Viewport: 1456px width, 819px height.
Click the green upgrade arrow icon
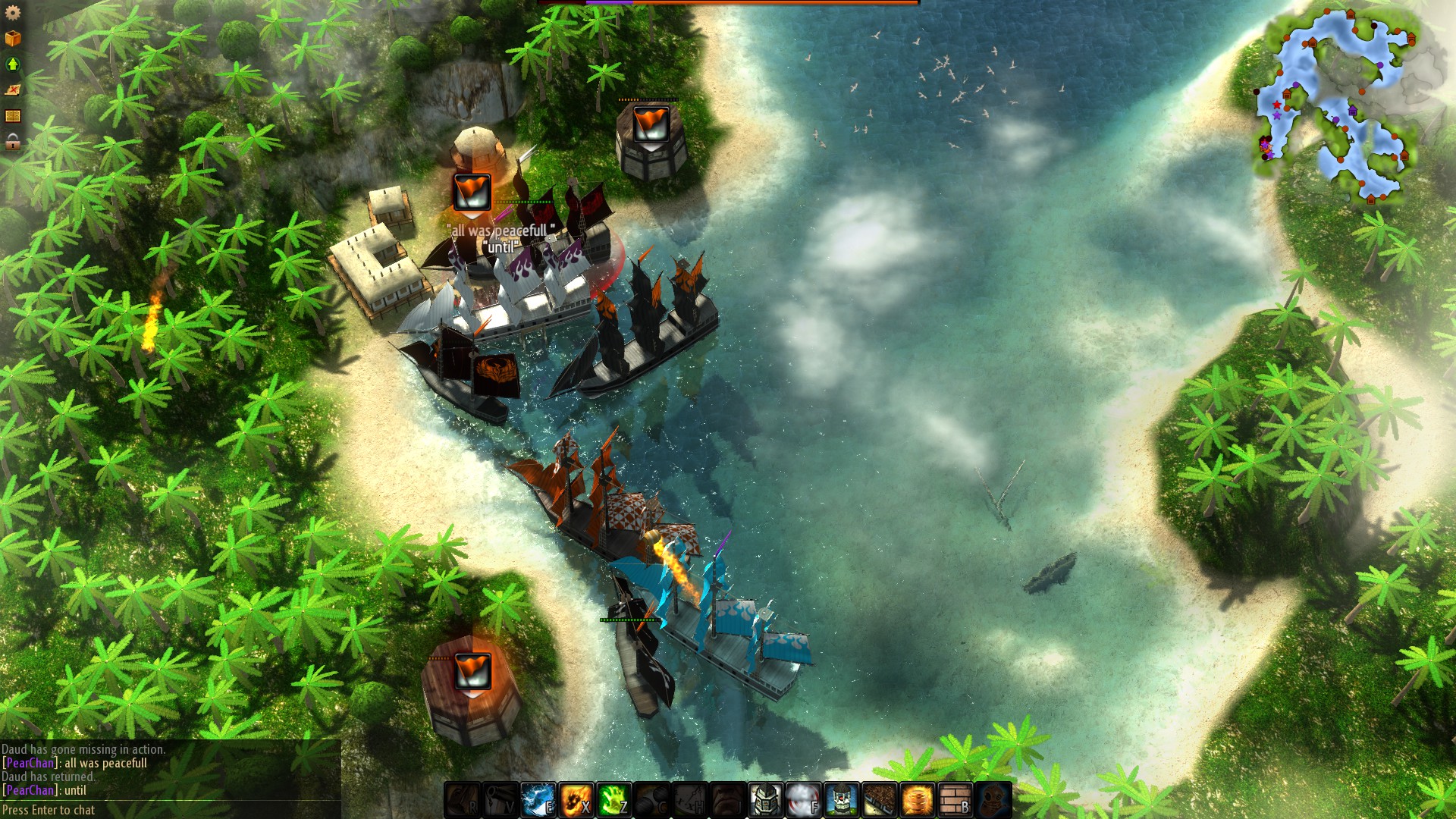[x=11, y=65]
